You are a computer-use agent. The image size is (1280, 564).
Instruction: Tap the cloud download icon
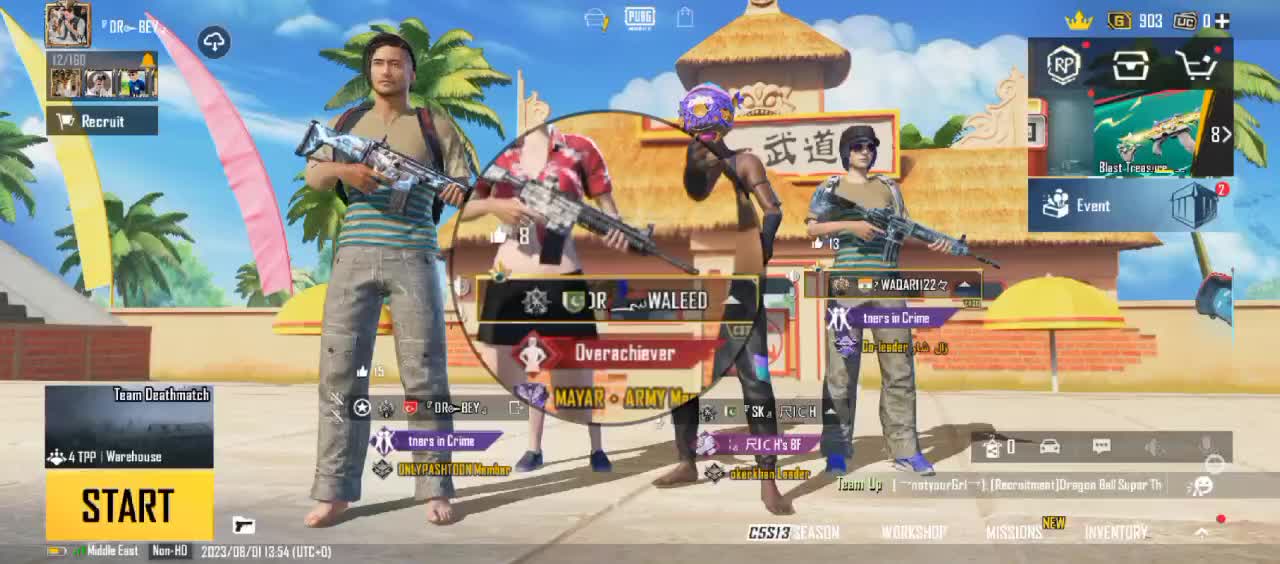(214, 42)
